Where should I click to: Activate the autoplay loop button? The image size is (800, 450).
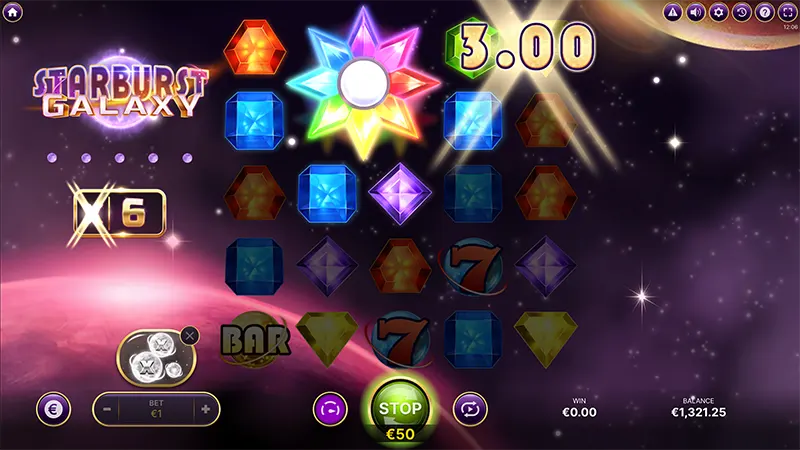[x=468, y=408]
